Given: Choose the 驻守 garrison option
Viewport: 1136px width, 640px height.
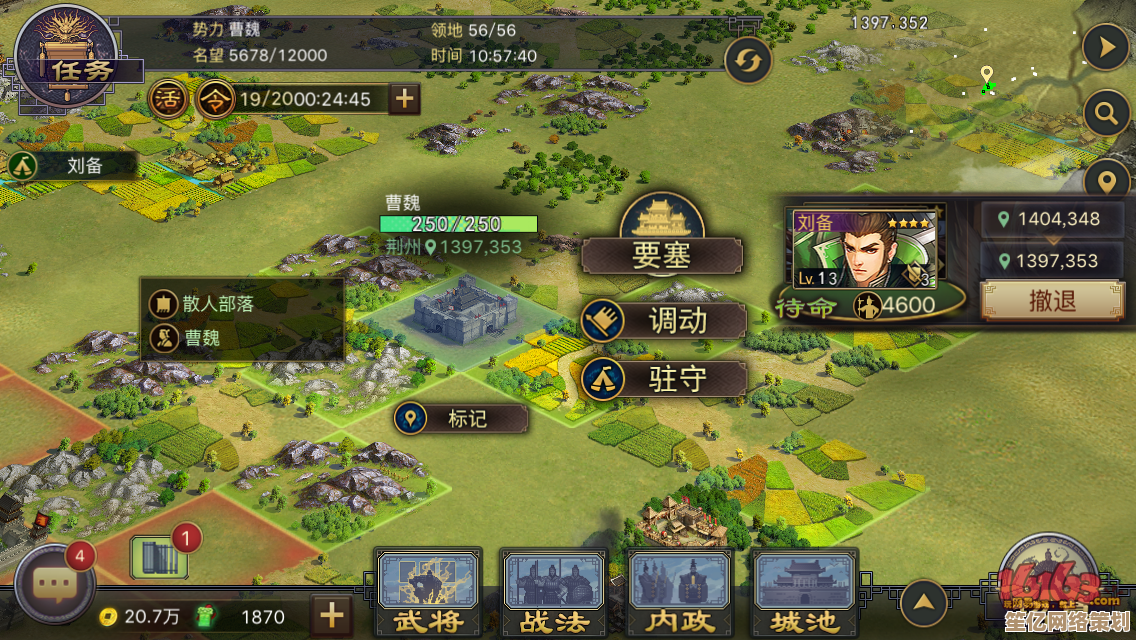Looking at the screenshot, I should [664, 379].
